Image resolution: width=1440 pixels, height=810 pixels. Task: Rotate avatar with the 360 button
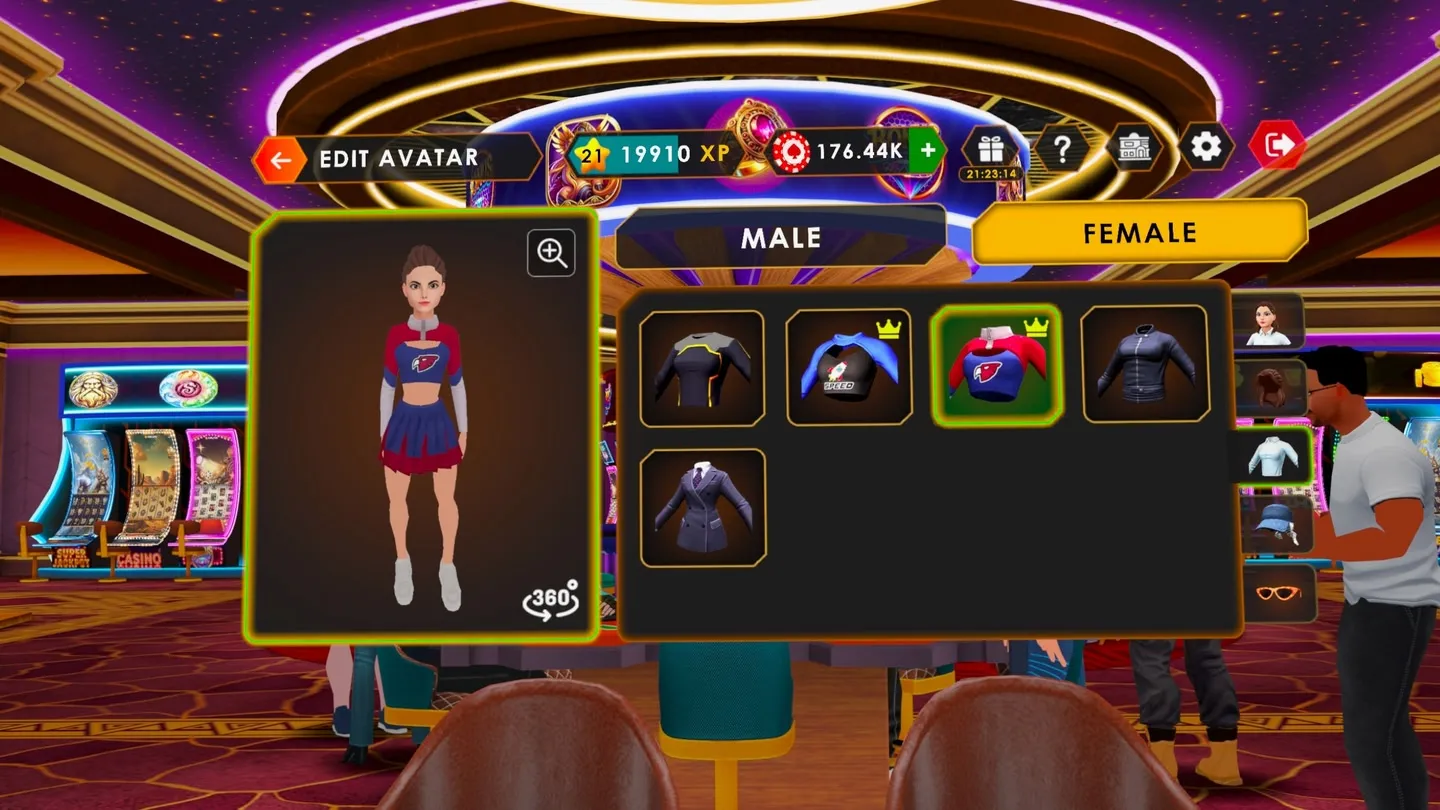pyautogui.click(x=550, y=600)
